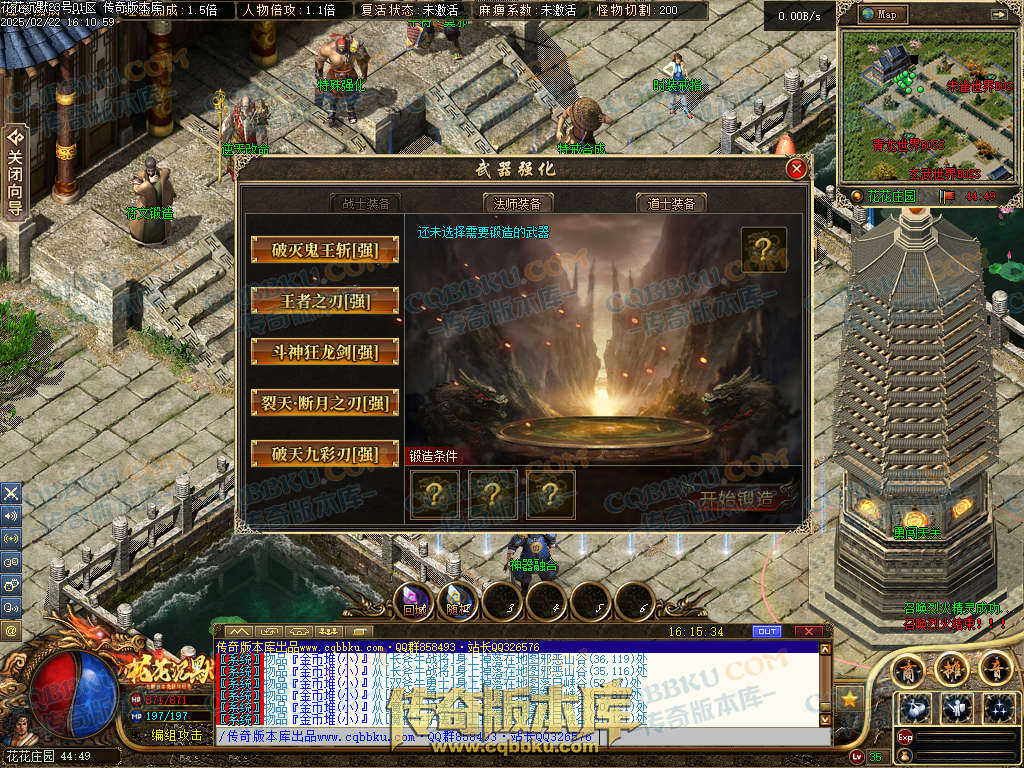Click the chat text input field
This screenshot has height=768, width=1024.
click(520, 737)
